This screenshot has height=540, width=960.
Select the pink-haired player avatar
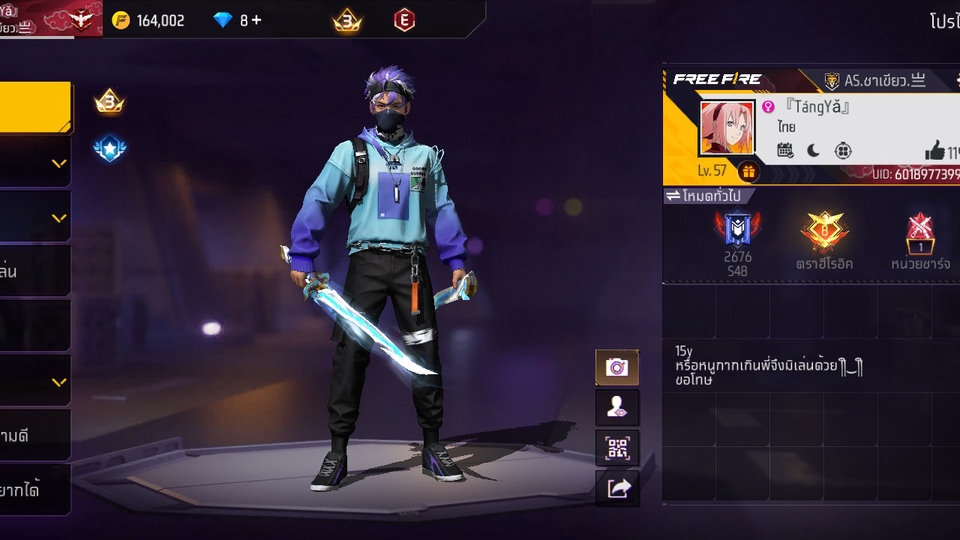727,128
